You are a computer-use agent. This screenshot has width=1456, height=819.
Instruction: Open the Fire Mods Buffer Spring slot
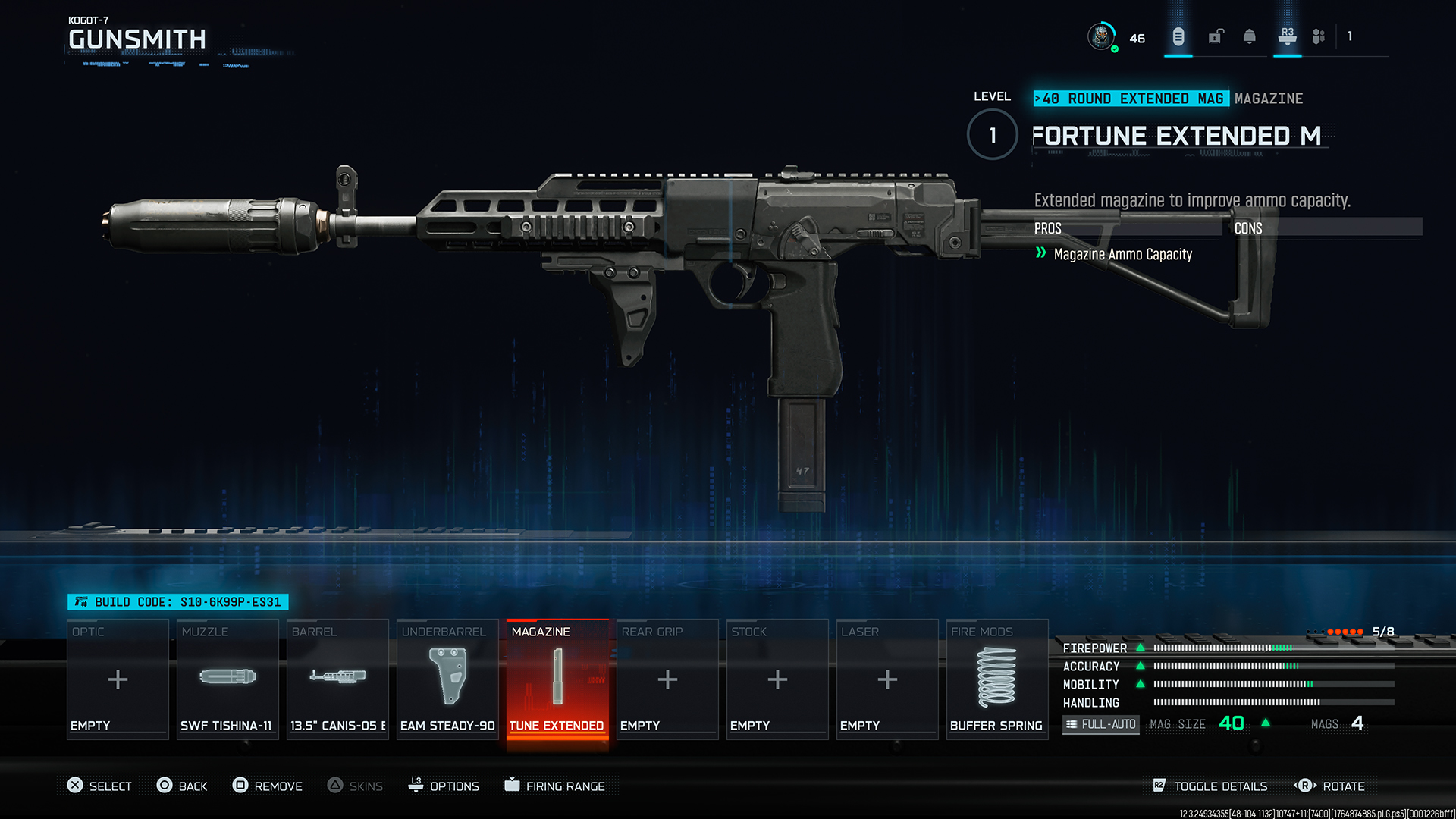point(996,679)
